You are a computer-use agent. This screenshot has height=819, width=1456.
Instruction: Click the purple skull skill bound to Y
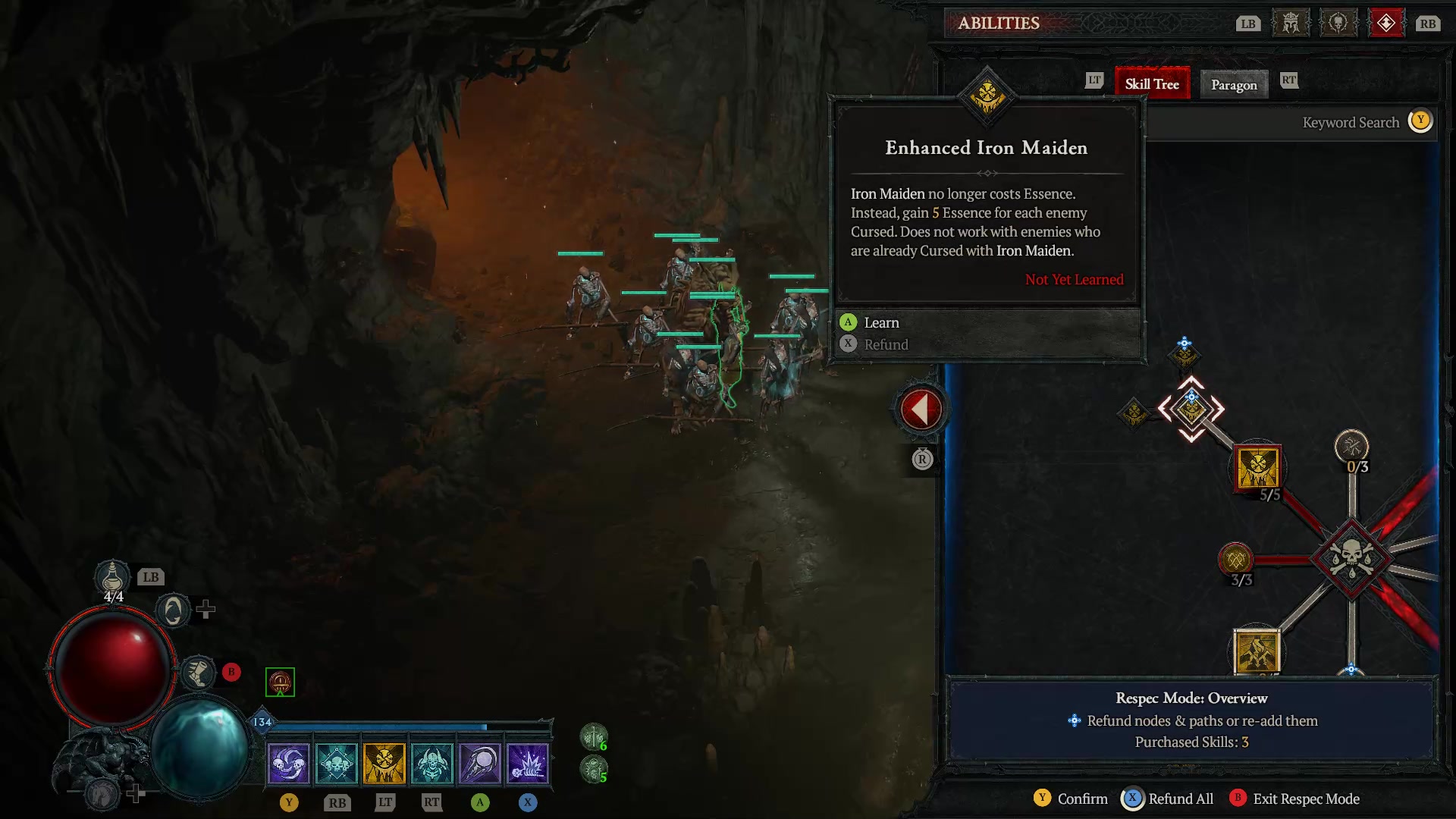point(288,762)
